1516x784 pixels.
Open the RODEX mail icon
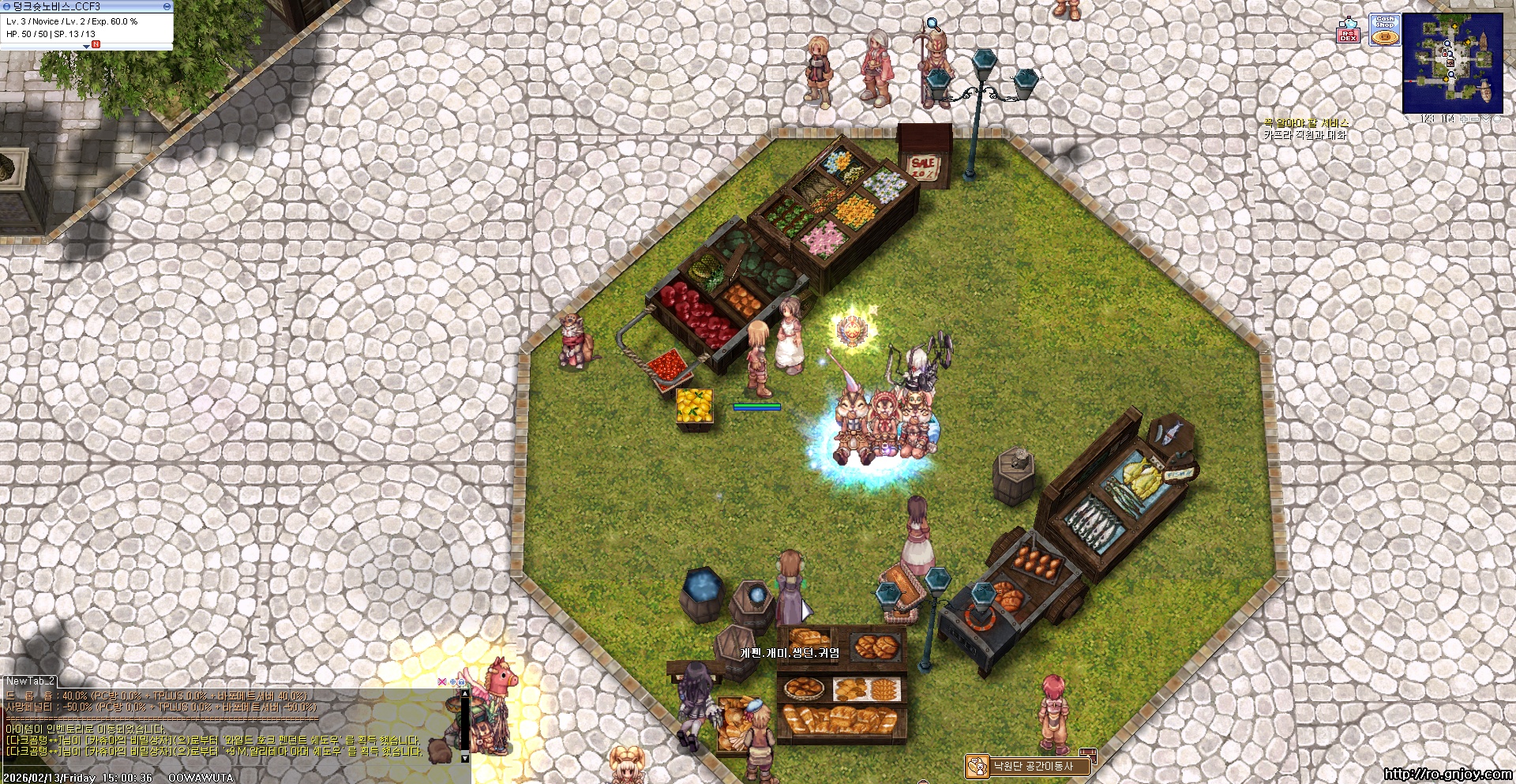pos(1348,30)
